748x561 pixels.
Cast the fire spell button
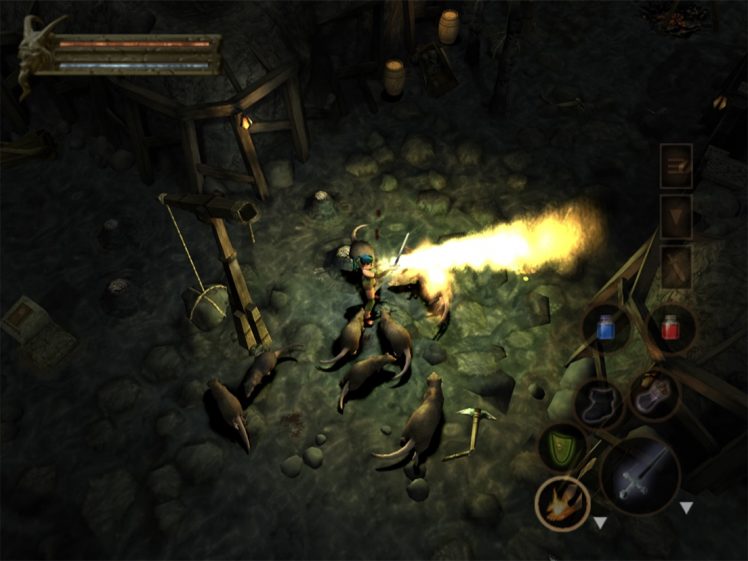[561, 502]
